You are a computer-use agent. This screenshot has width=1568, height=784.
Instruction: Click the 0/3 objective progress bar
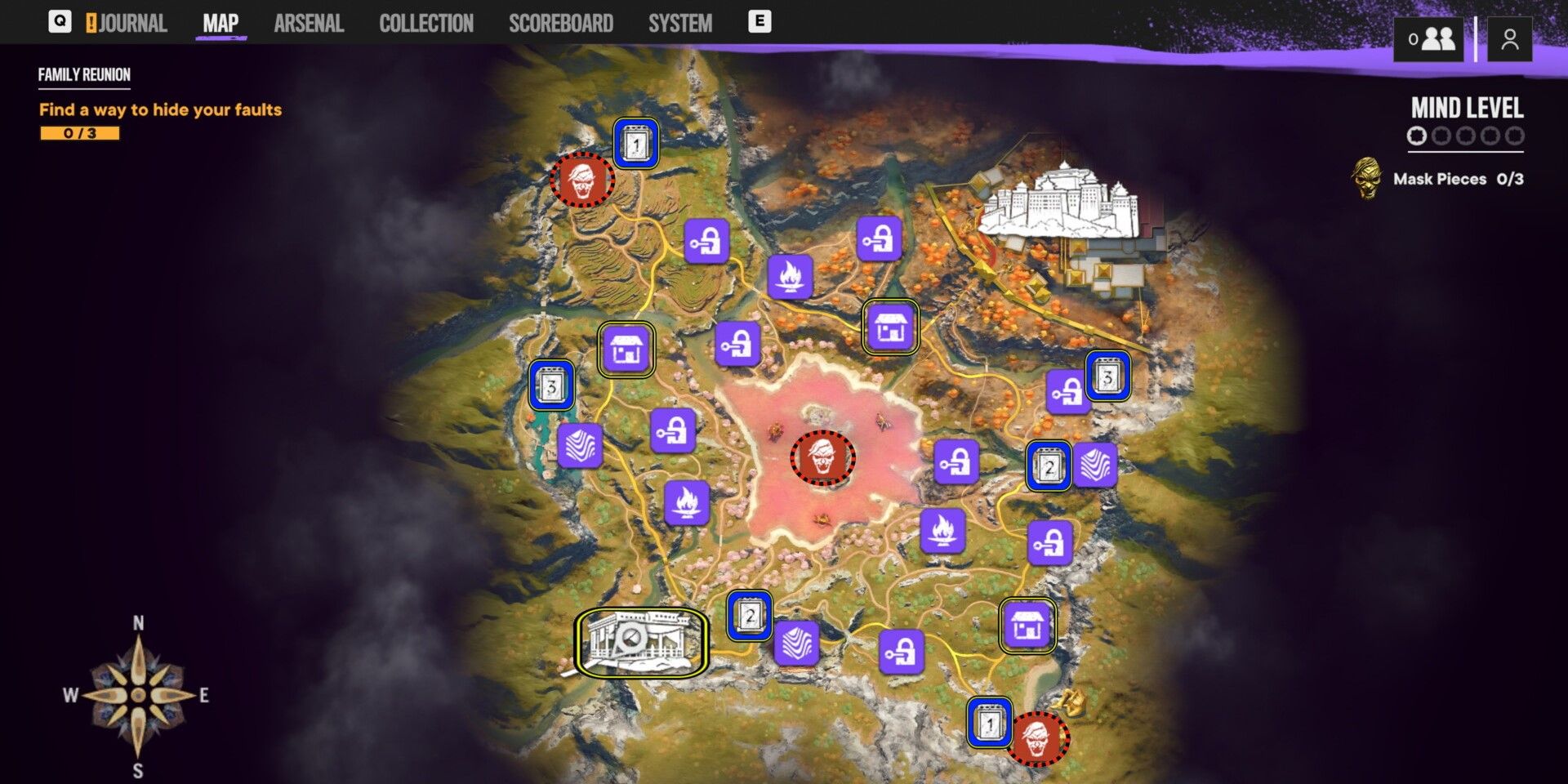(x=78, y=132)
